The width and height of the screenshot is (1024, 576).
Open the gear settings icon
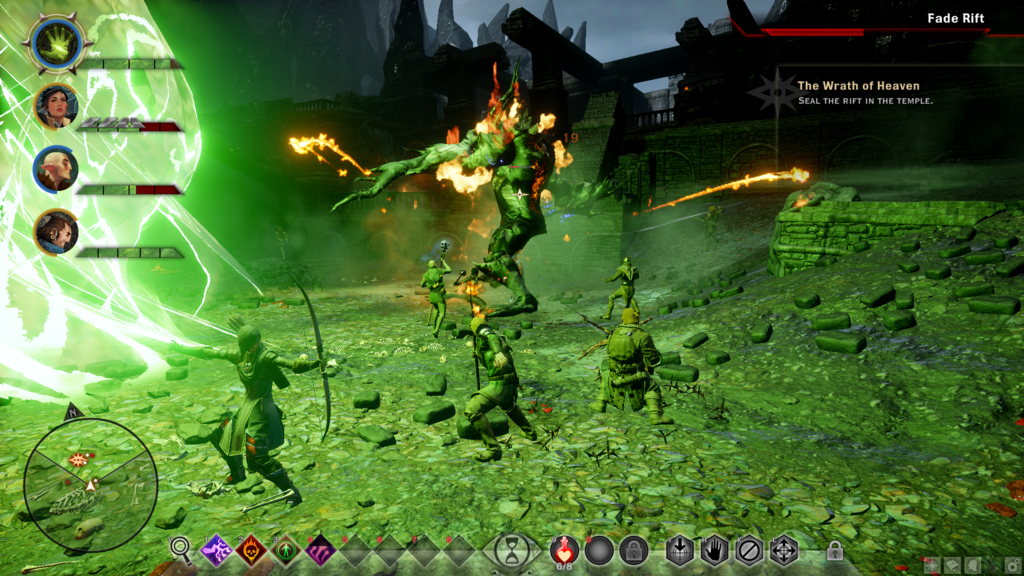pos(1011,566)
